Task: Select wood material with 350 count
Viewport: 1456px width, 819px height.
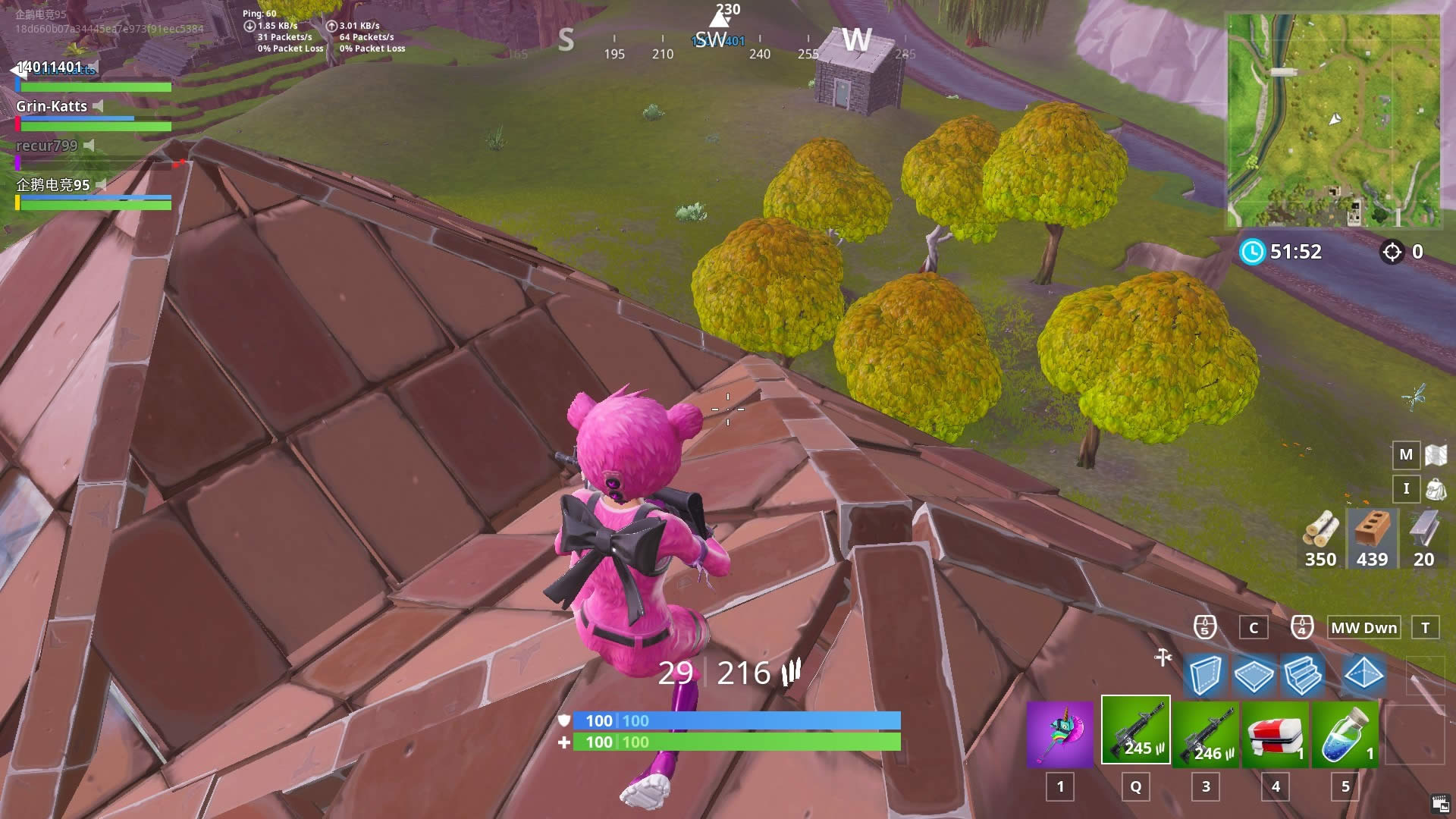Action: 1320,538
